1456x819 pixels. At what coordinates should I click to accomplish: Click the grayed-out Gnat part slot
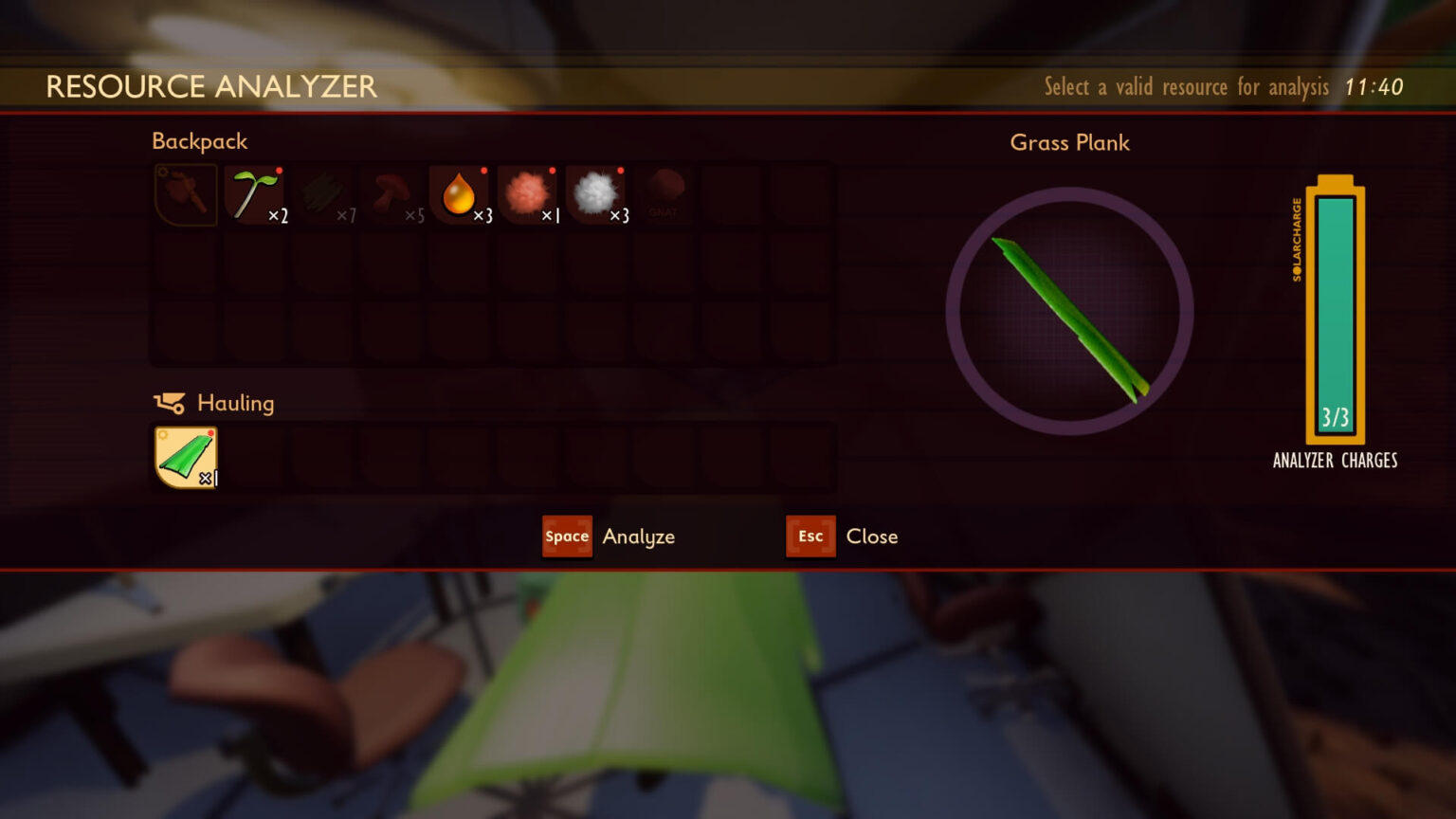664,194
